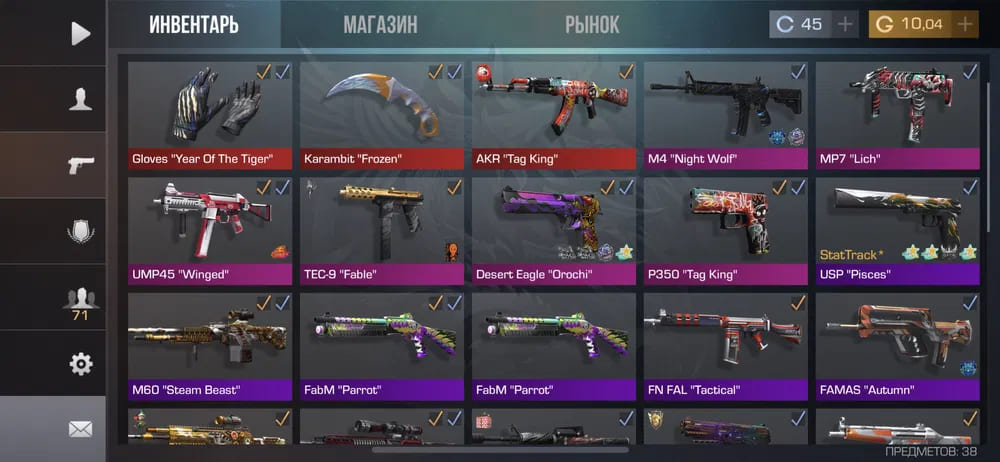Open the clan shield sidebar icon
The height and width of the screenshot is (462, 1000).
tap(80, 232)
